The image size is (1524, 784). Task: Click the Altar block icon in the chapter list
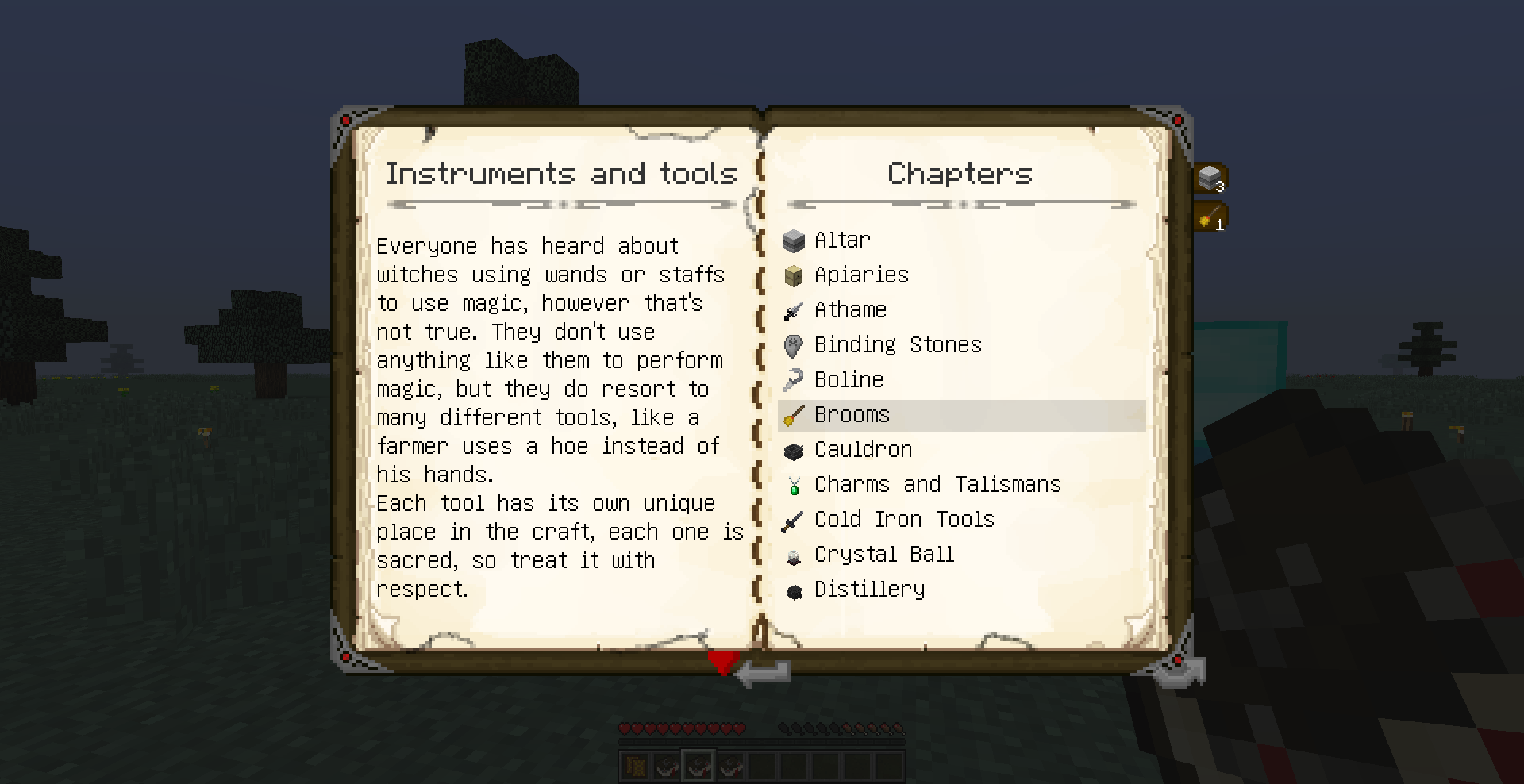pyautogui.click(x=794, y=240)
